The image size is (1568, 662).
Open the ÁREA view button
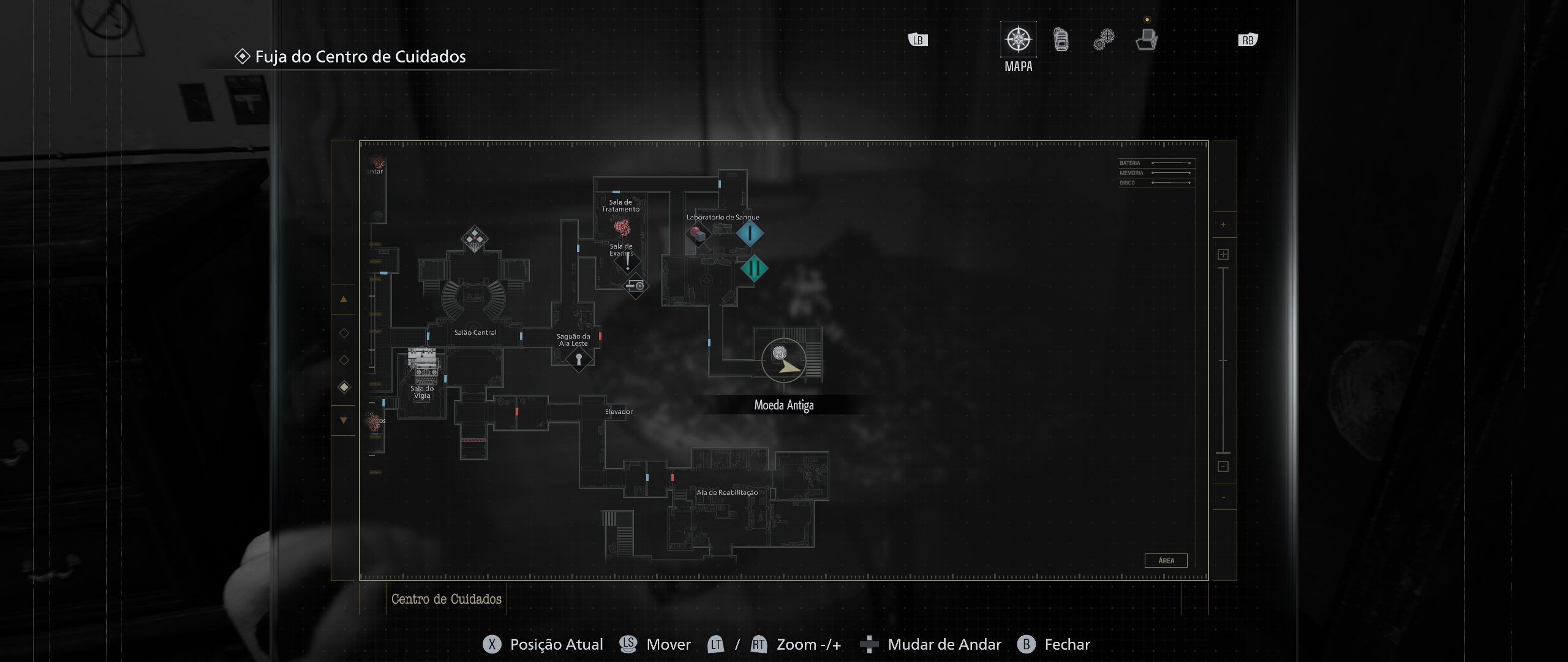(1166, 560)
